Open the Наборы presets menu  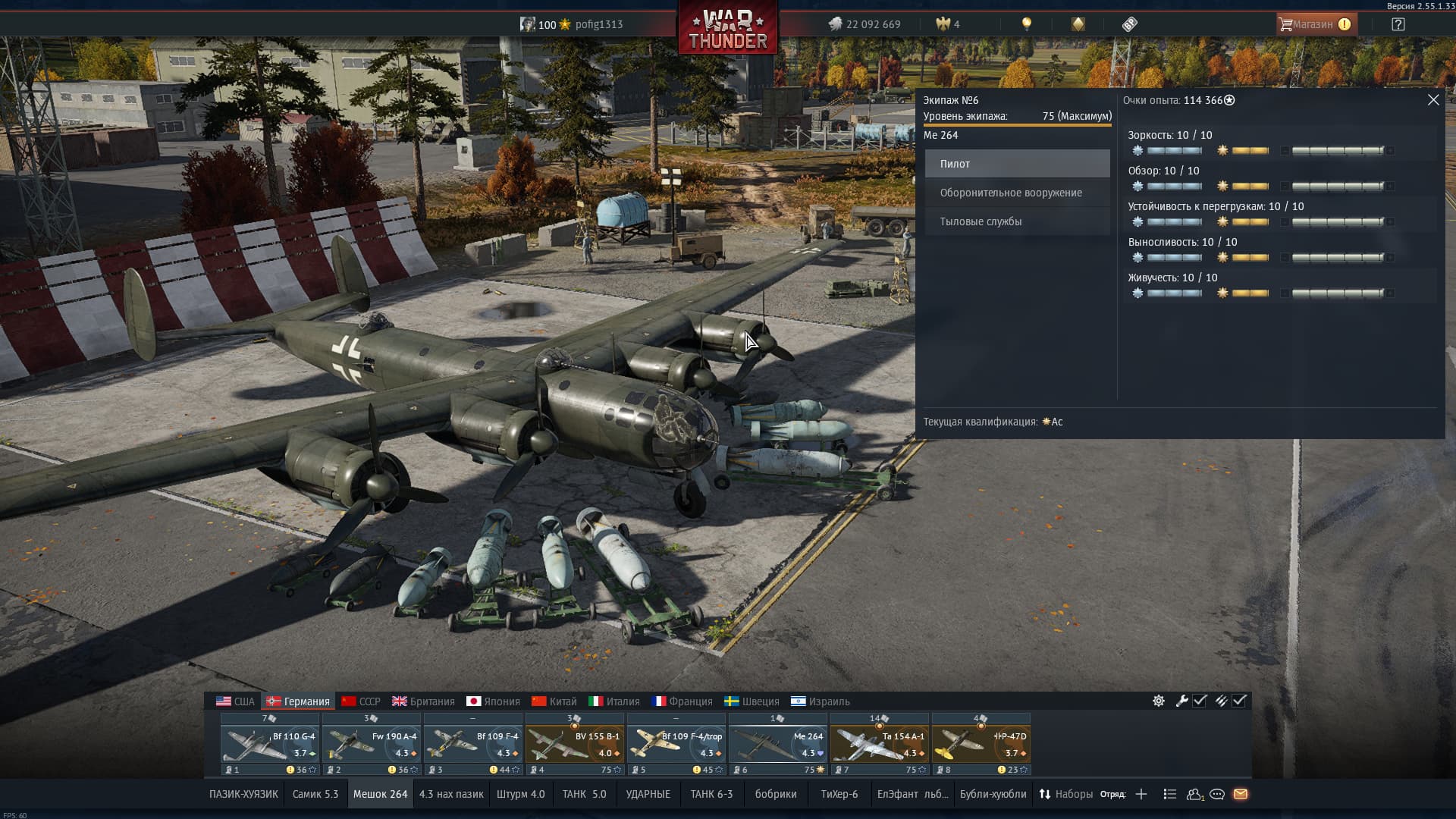[1065, 794]
